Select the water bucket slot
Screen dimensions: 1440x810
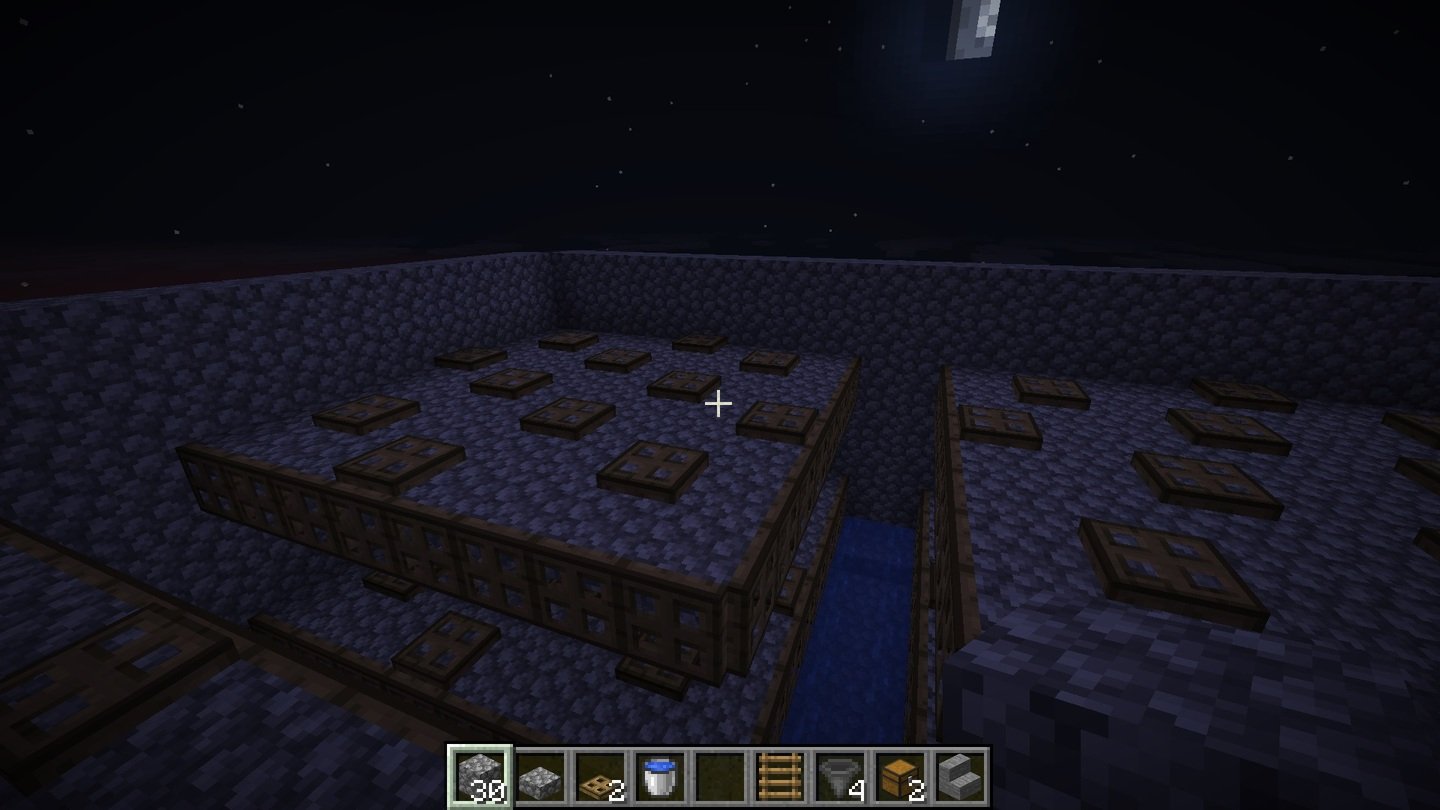660,776
